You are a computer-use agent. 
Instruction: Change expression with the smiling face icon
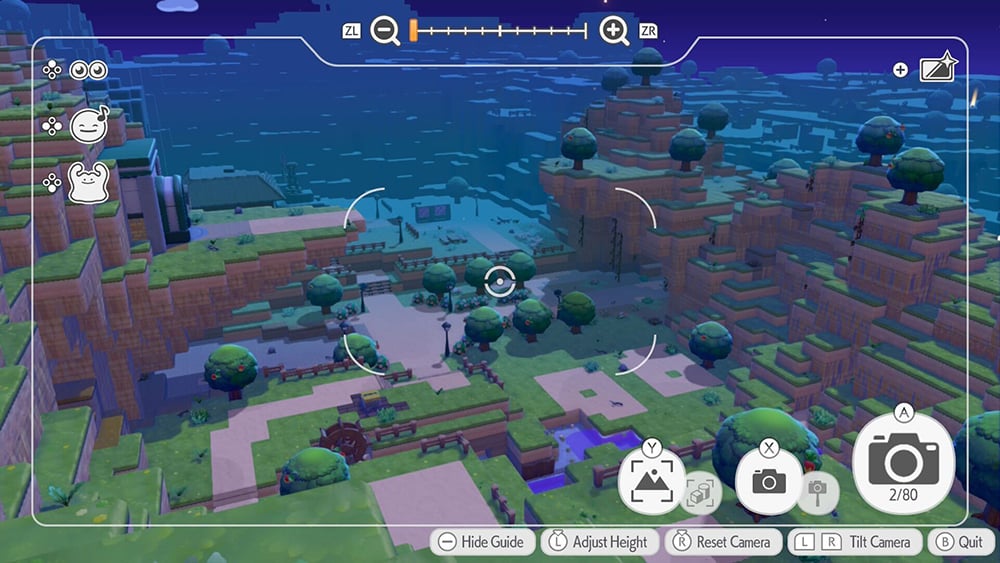pyautogui.click(x=88, y=125)
